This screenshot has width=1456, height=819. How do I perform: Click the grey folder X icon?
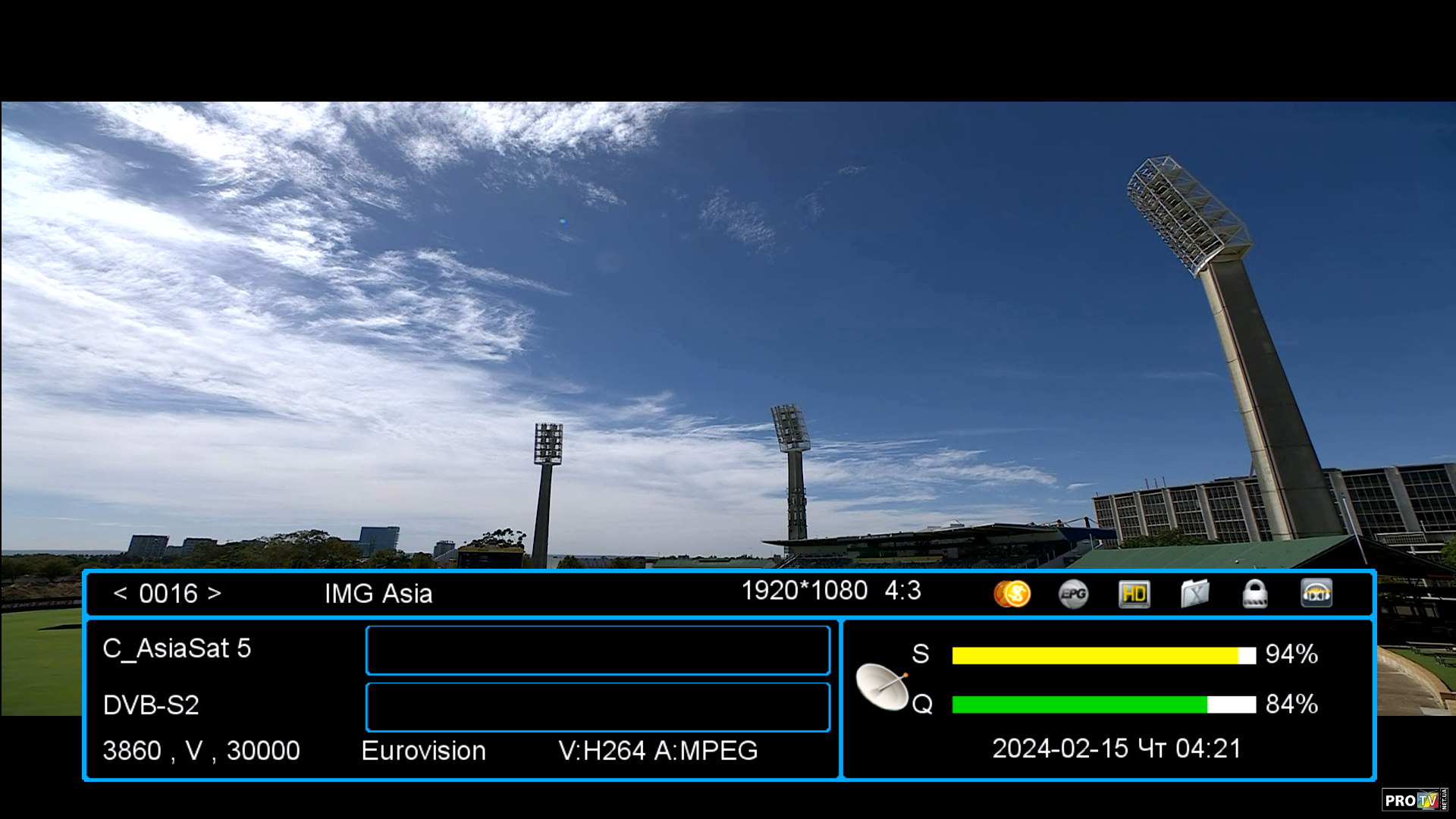tap(1194, 594)
